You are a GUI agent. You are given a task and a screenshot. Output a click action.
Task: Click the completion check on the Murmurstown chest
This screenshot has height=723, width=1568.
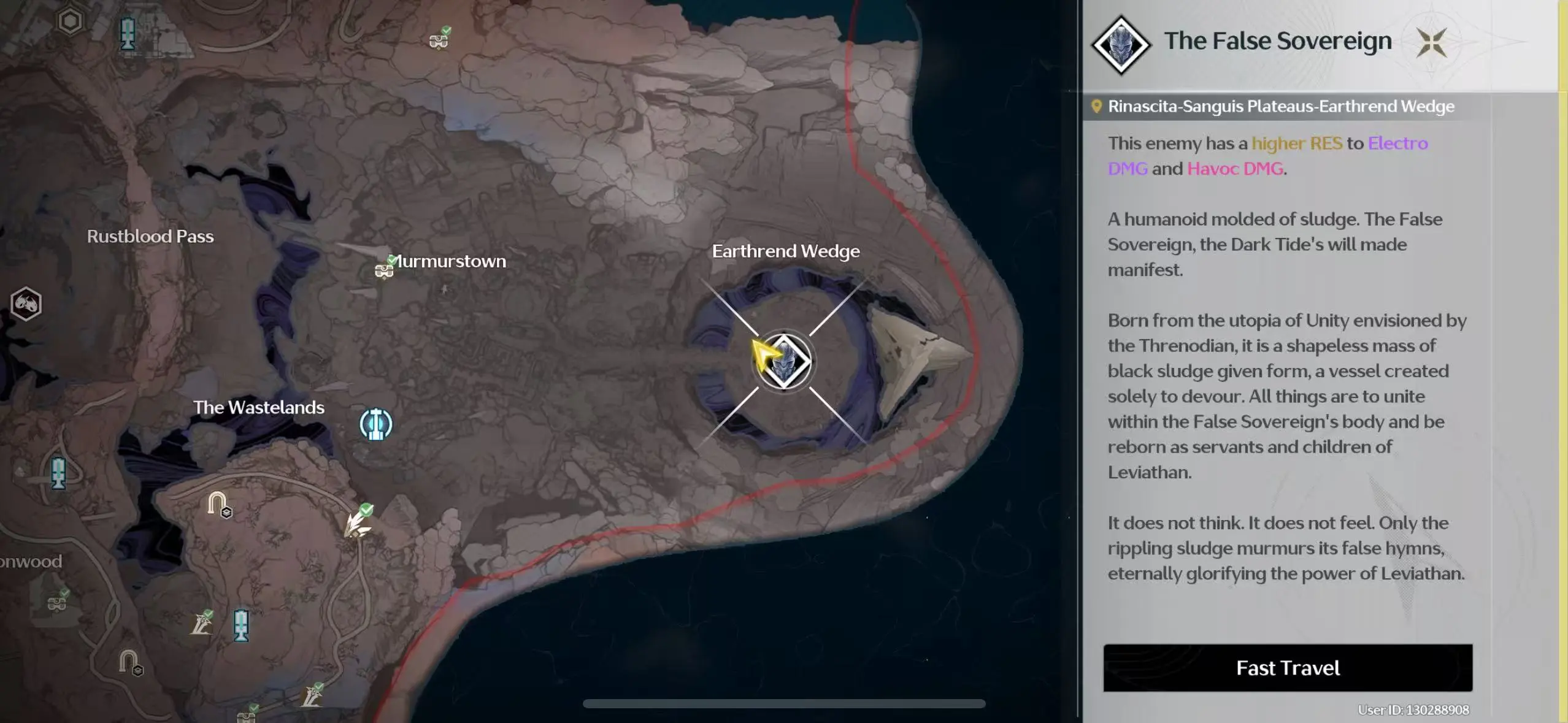coord(391,260)
